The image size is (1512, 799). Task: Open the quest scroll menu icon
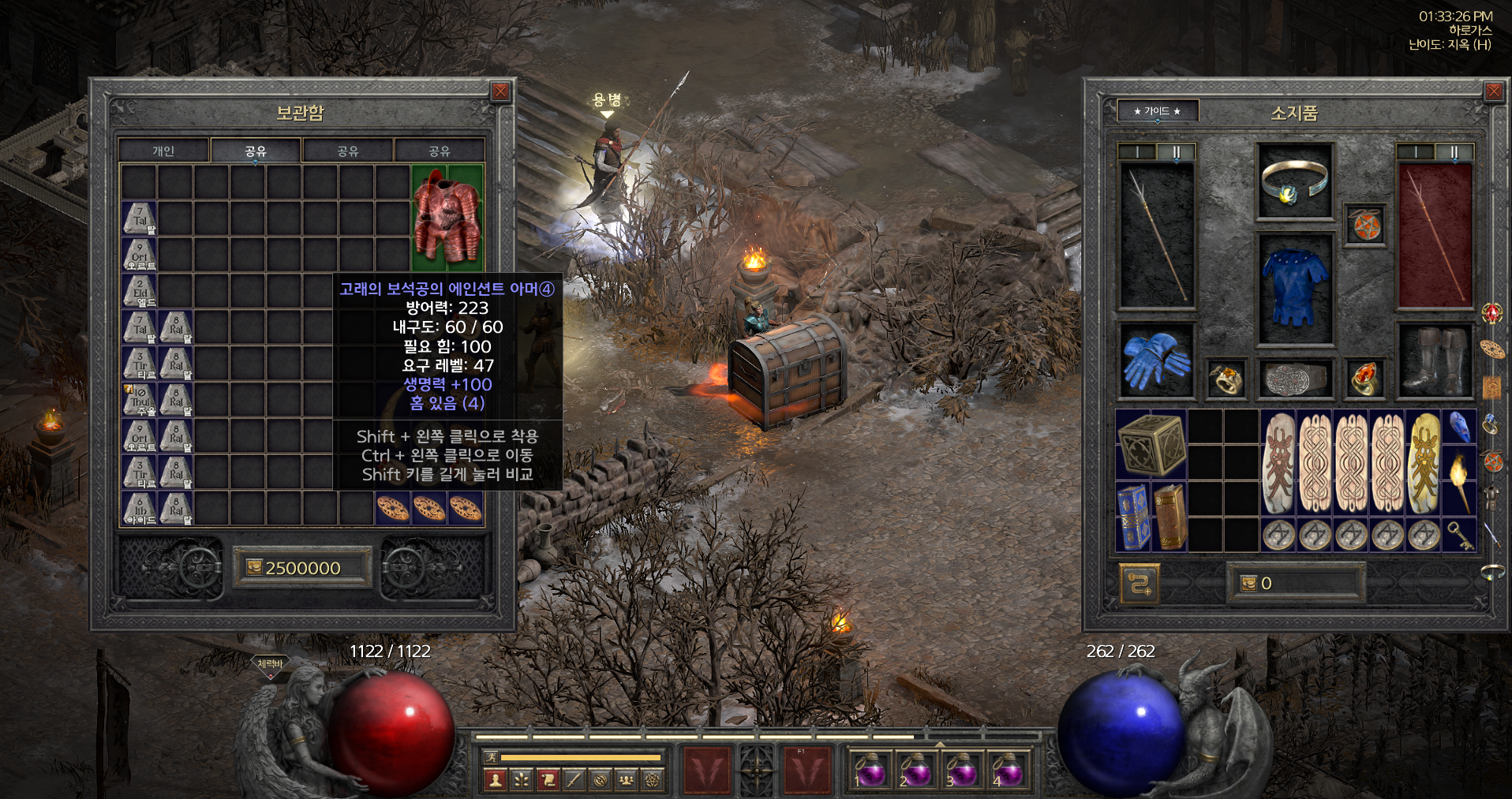(548, 780)
